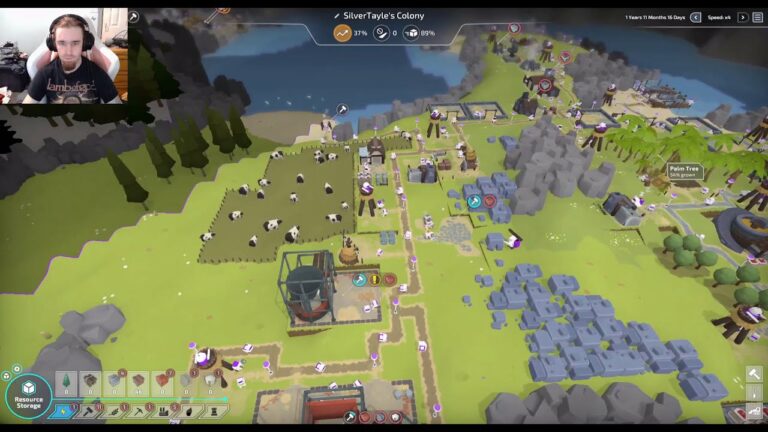Select the leaf category tab
Screen dimensions: 768x432
click(113, 412)
